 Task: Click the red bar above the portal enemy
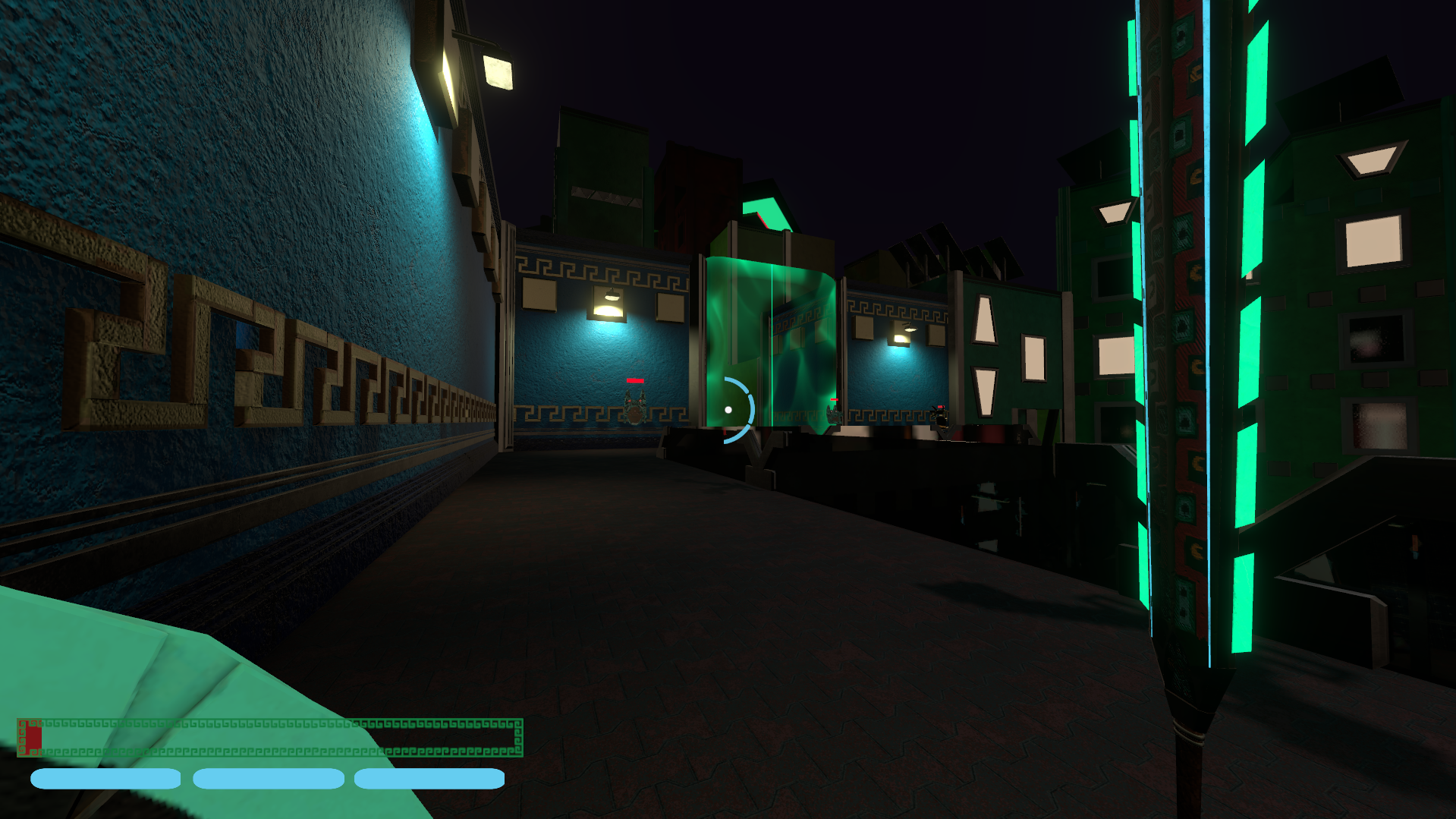[x=835, y=399]
